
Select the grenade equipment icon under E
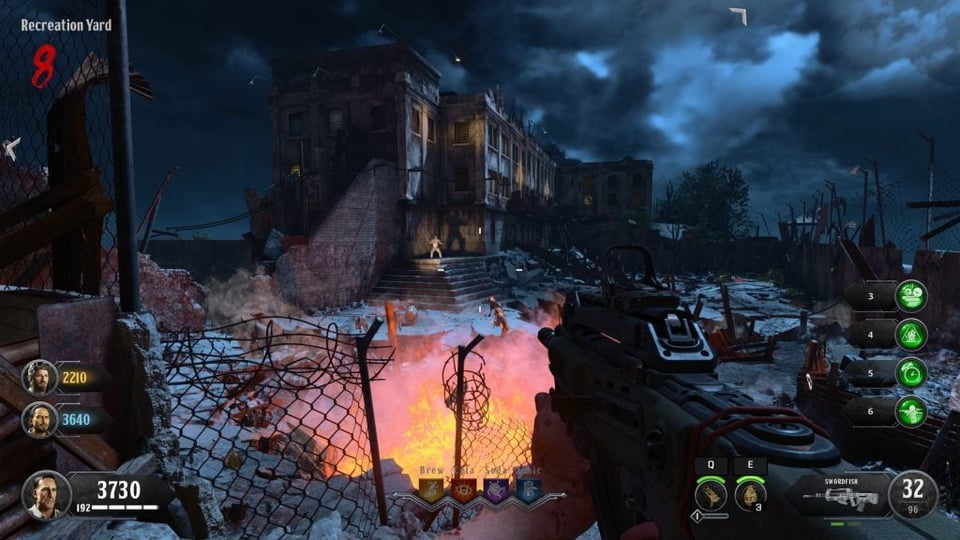pyautogui.click(x=750, y=494)
